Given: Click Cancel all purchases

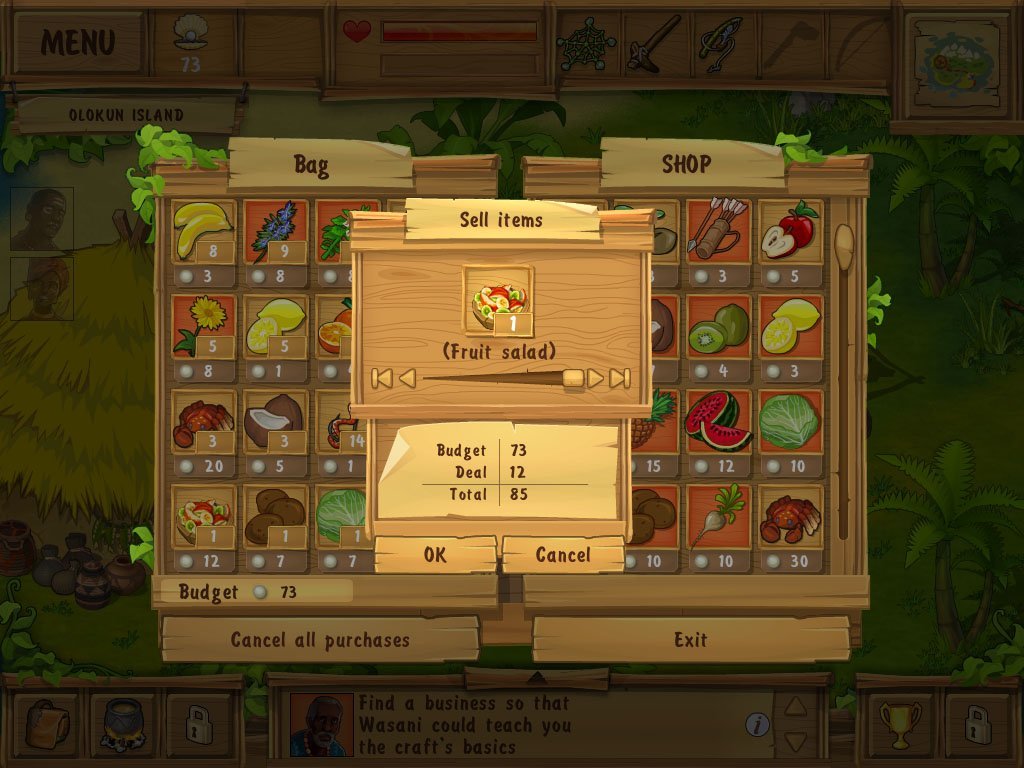Looking at the screenshot, I should pyautogui.click(x=320, y=640).
